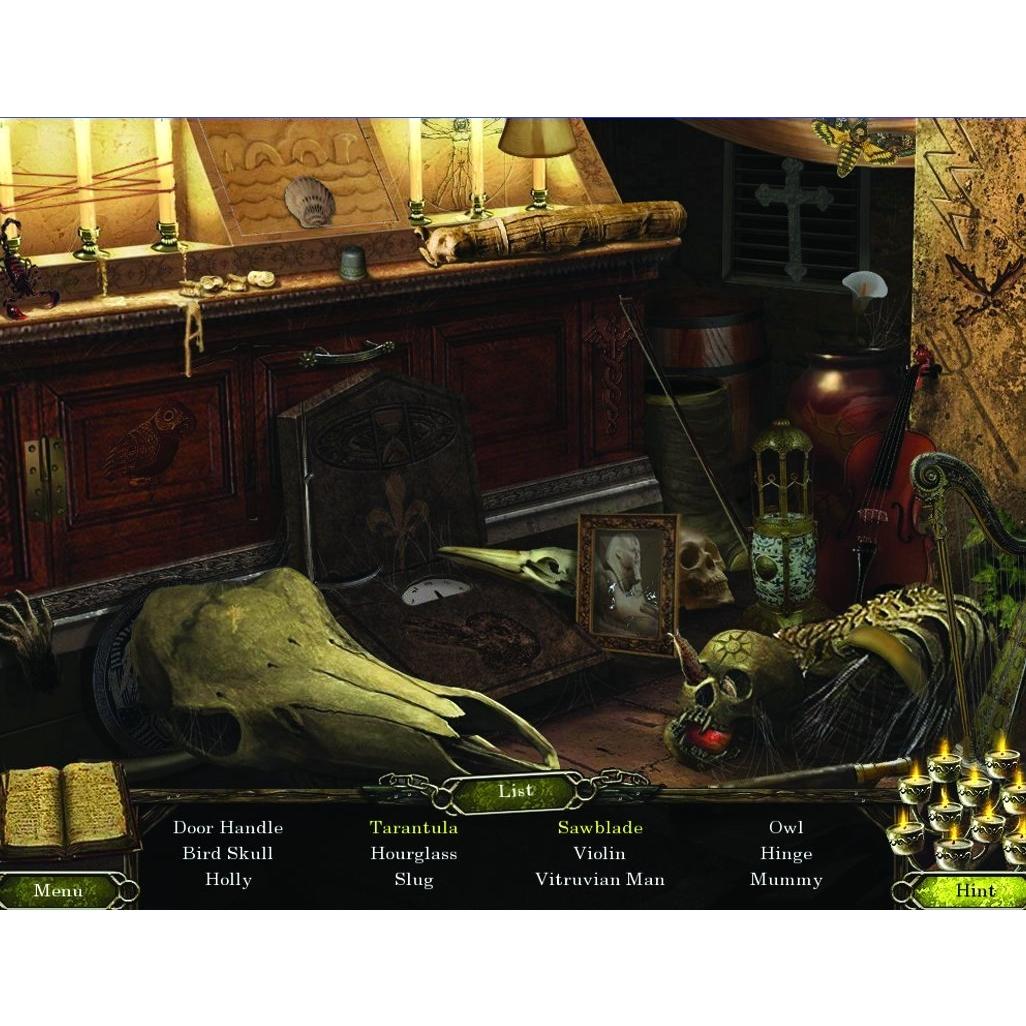This screenshot has width=1026, height=1026.
Task: Select Vitruvian Man list entry
Action: (600, 880)
